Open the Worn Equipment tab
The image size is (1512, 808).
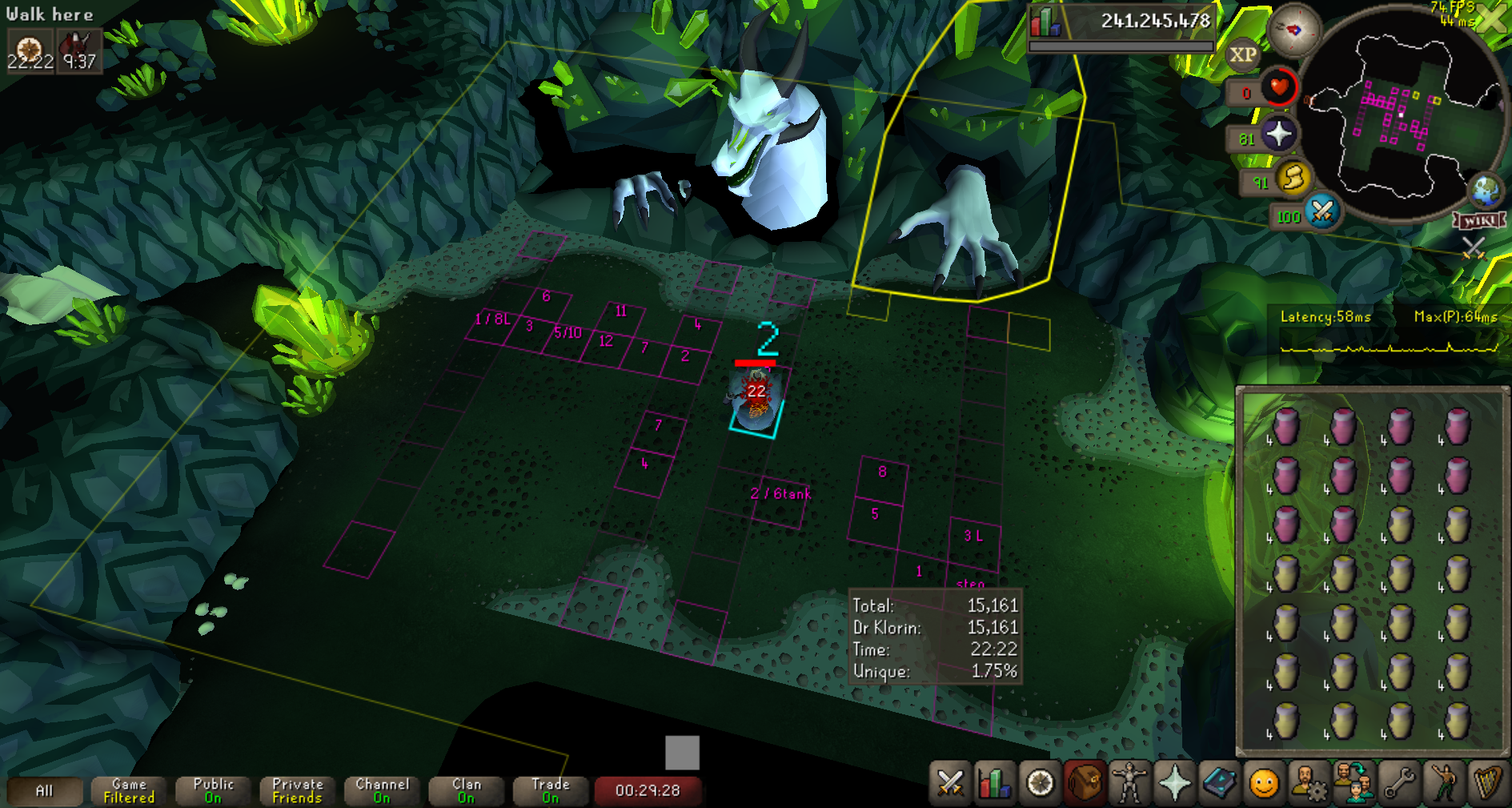1129,782
